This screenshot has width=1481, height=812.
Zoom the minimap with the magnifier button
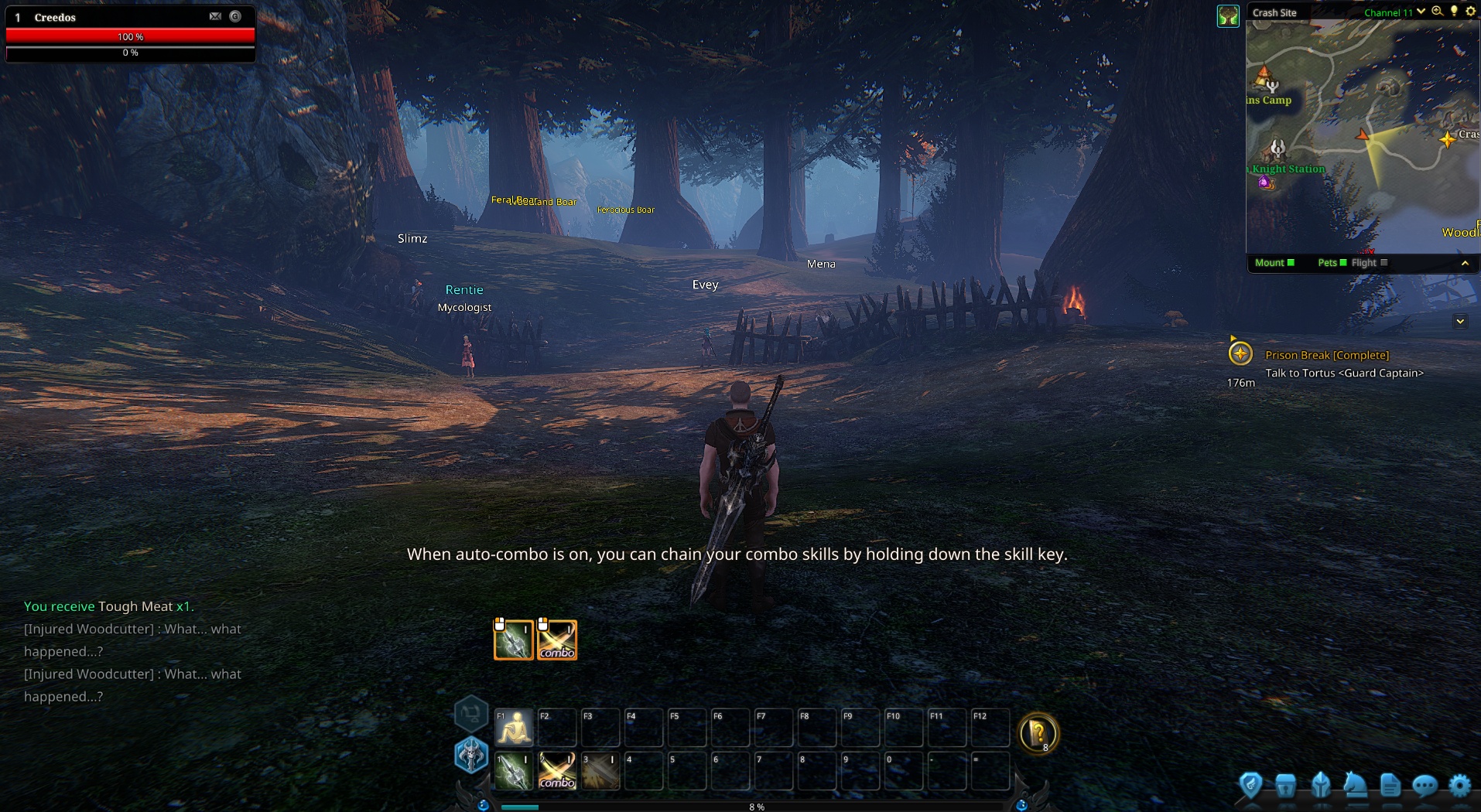tap(1437, 12)
